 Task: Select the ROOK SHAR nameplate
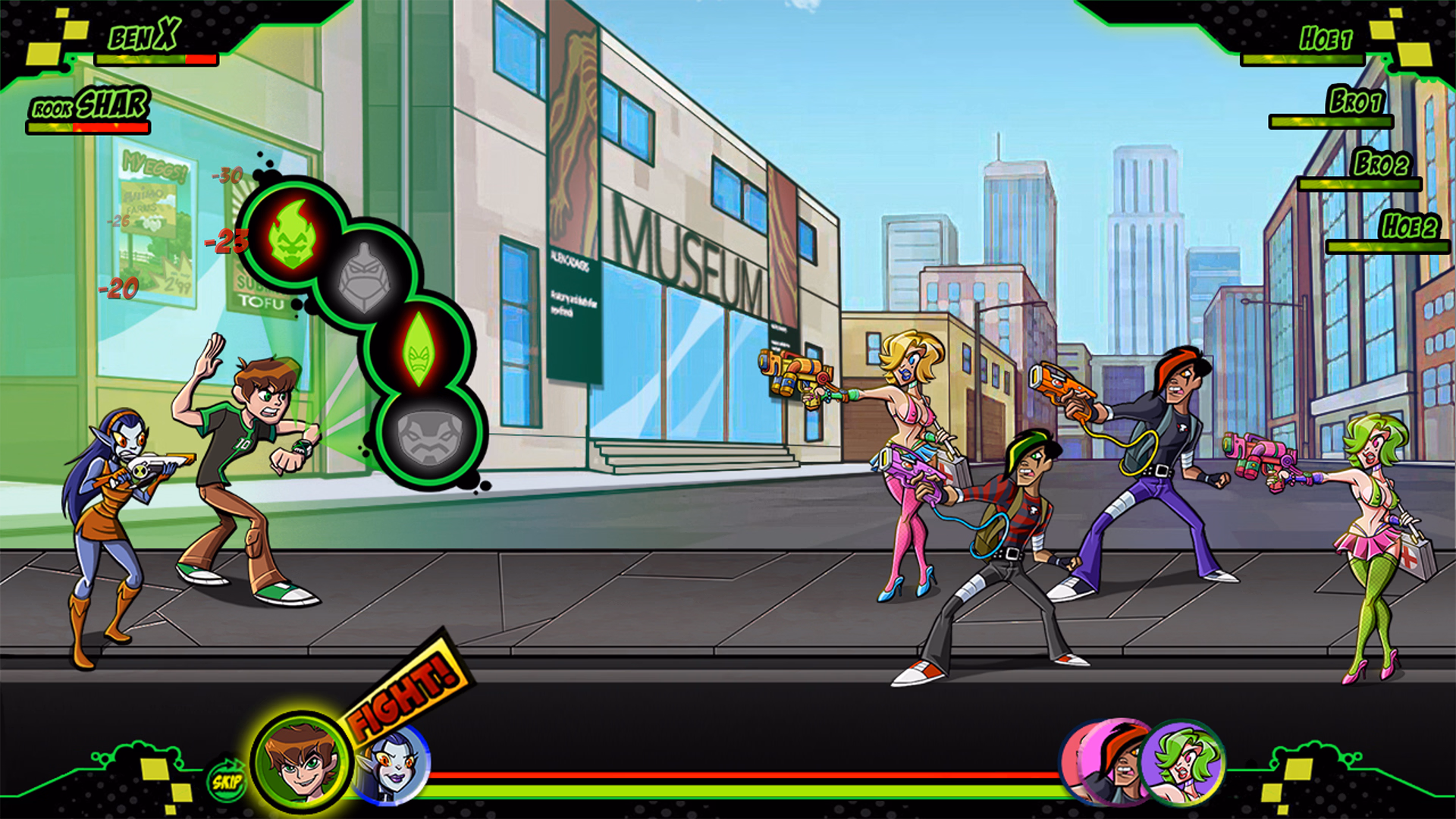click(89, 106)
